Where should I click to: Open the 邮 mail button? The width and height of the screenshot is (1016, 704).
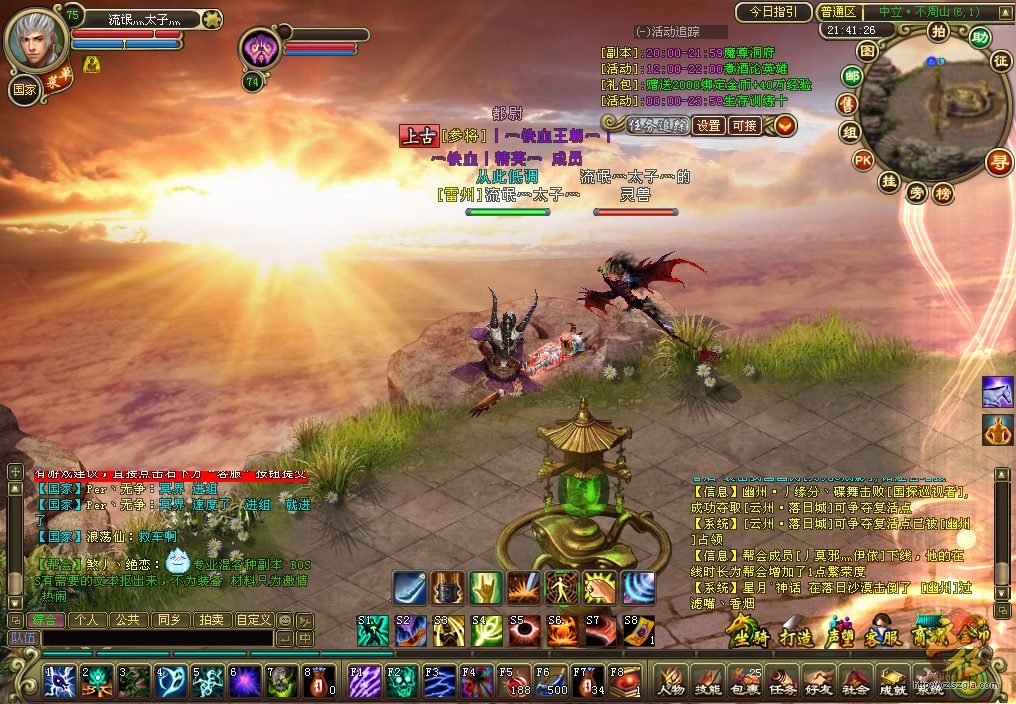pyautogui.click(x=852, y=77)
